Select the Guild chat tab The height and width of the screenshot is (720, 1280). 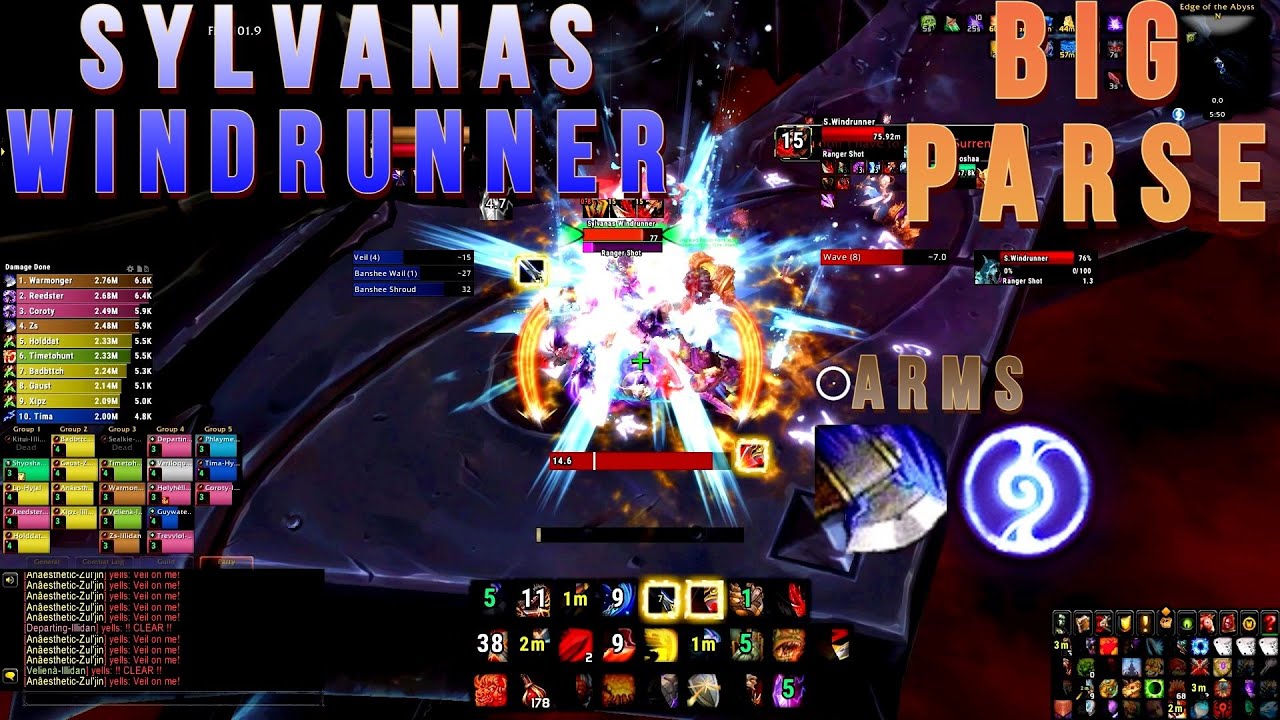[165, 562]
